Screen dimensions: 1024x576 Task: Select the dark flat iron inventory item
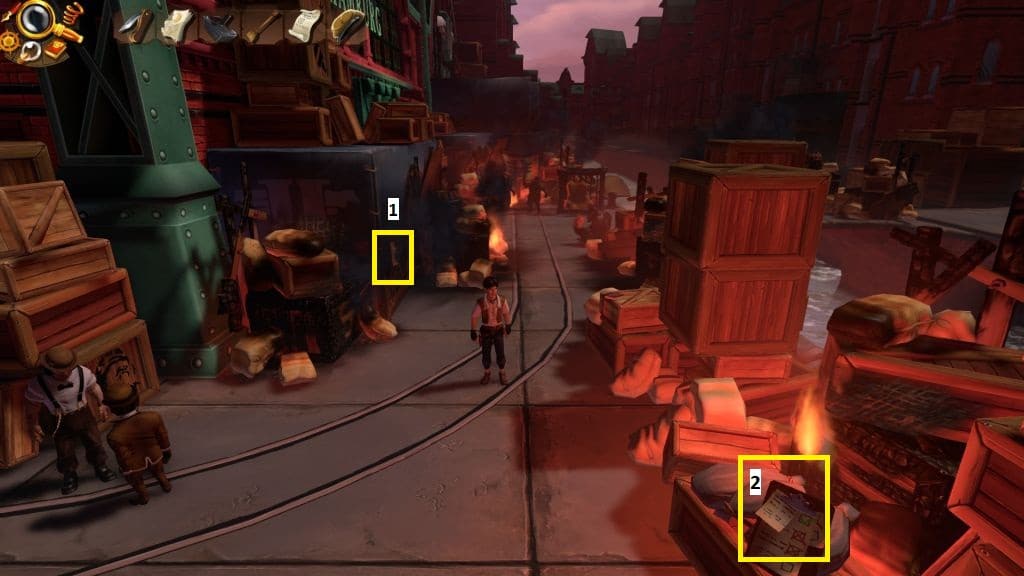(219, 27)
